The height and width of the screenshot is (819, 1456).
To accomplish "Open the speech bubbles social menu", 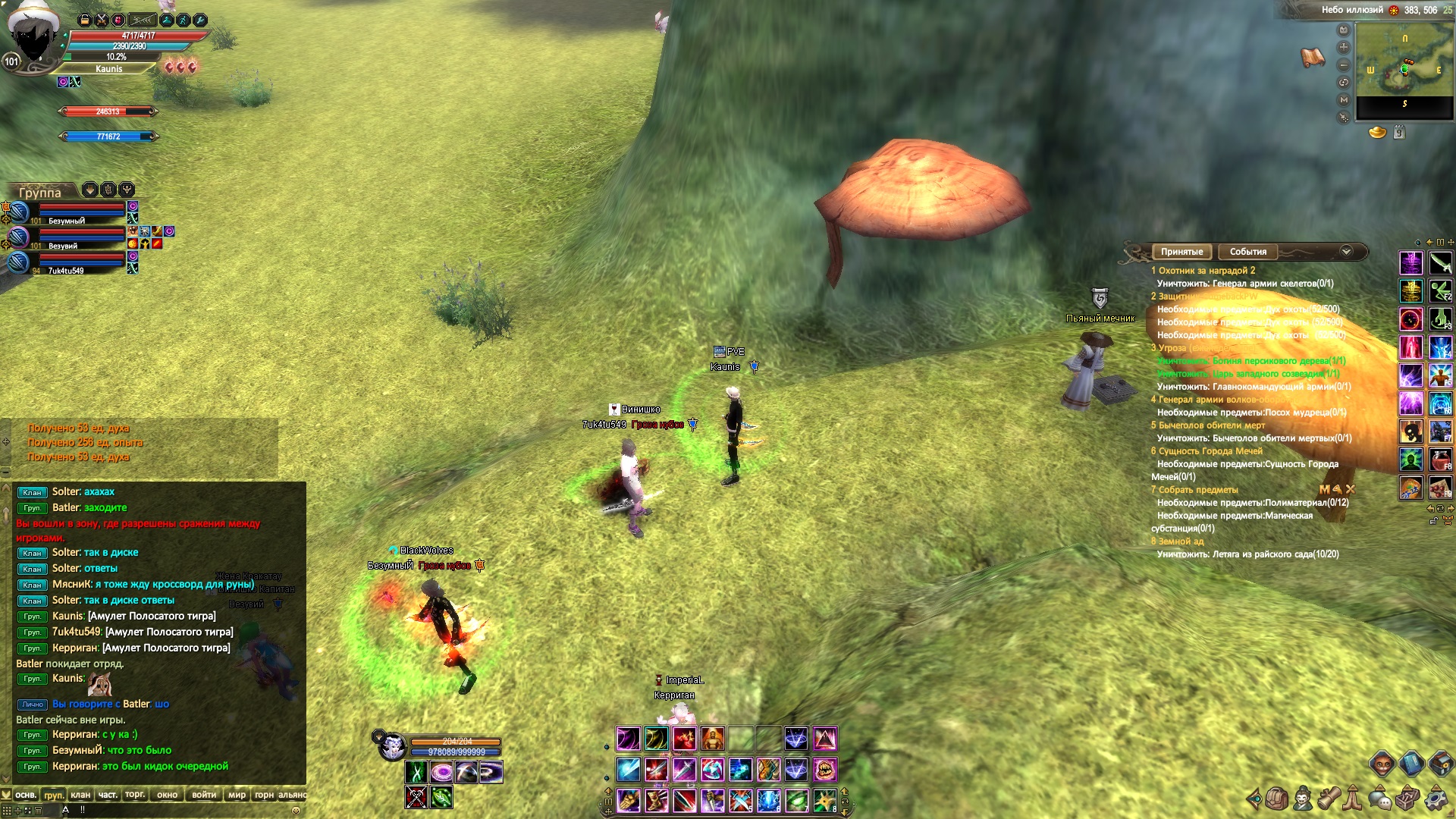I will coord(1380,799).
